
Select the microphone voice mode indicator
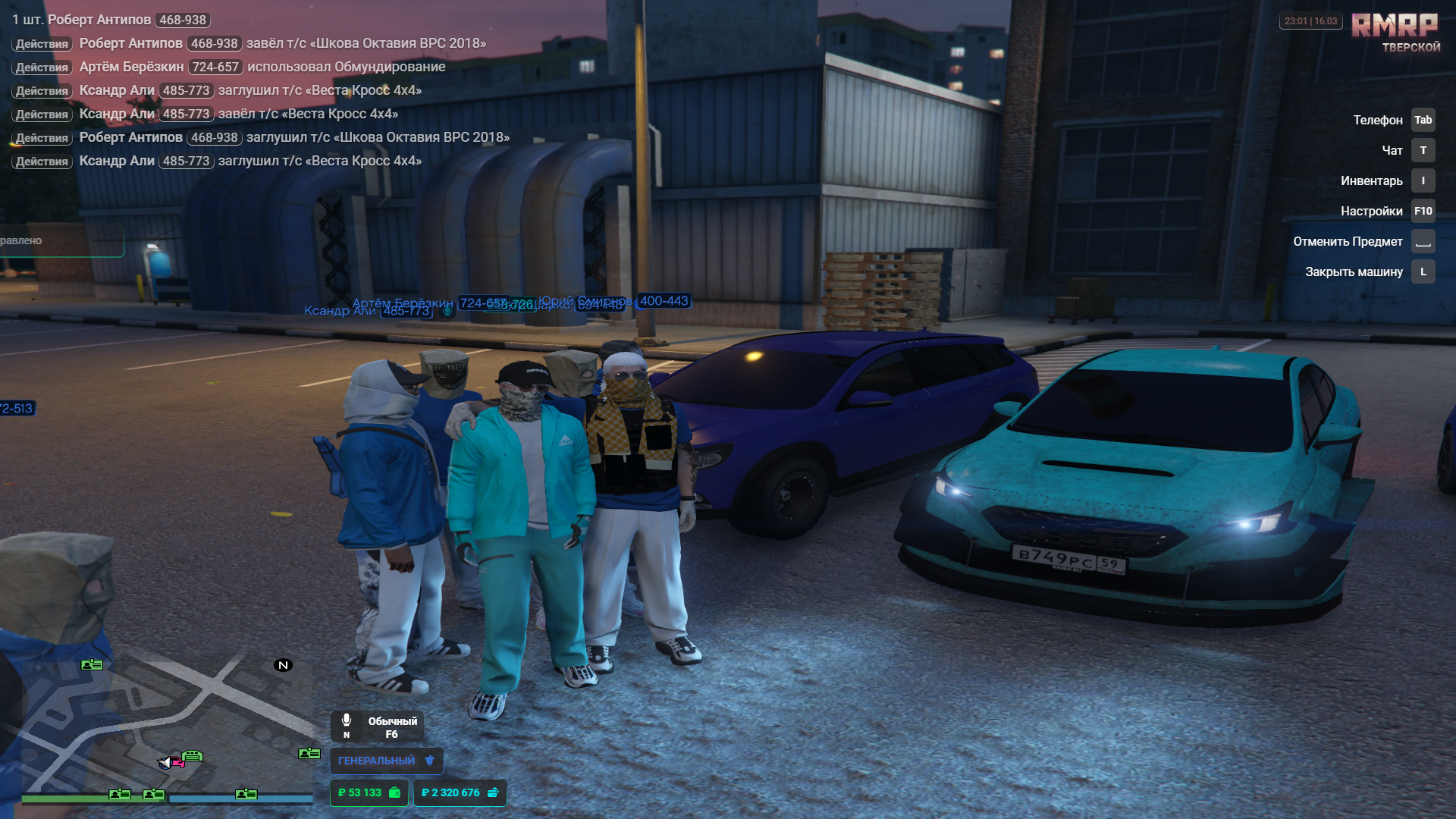[377, 726]
